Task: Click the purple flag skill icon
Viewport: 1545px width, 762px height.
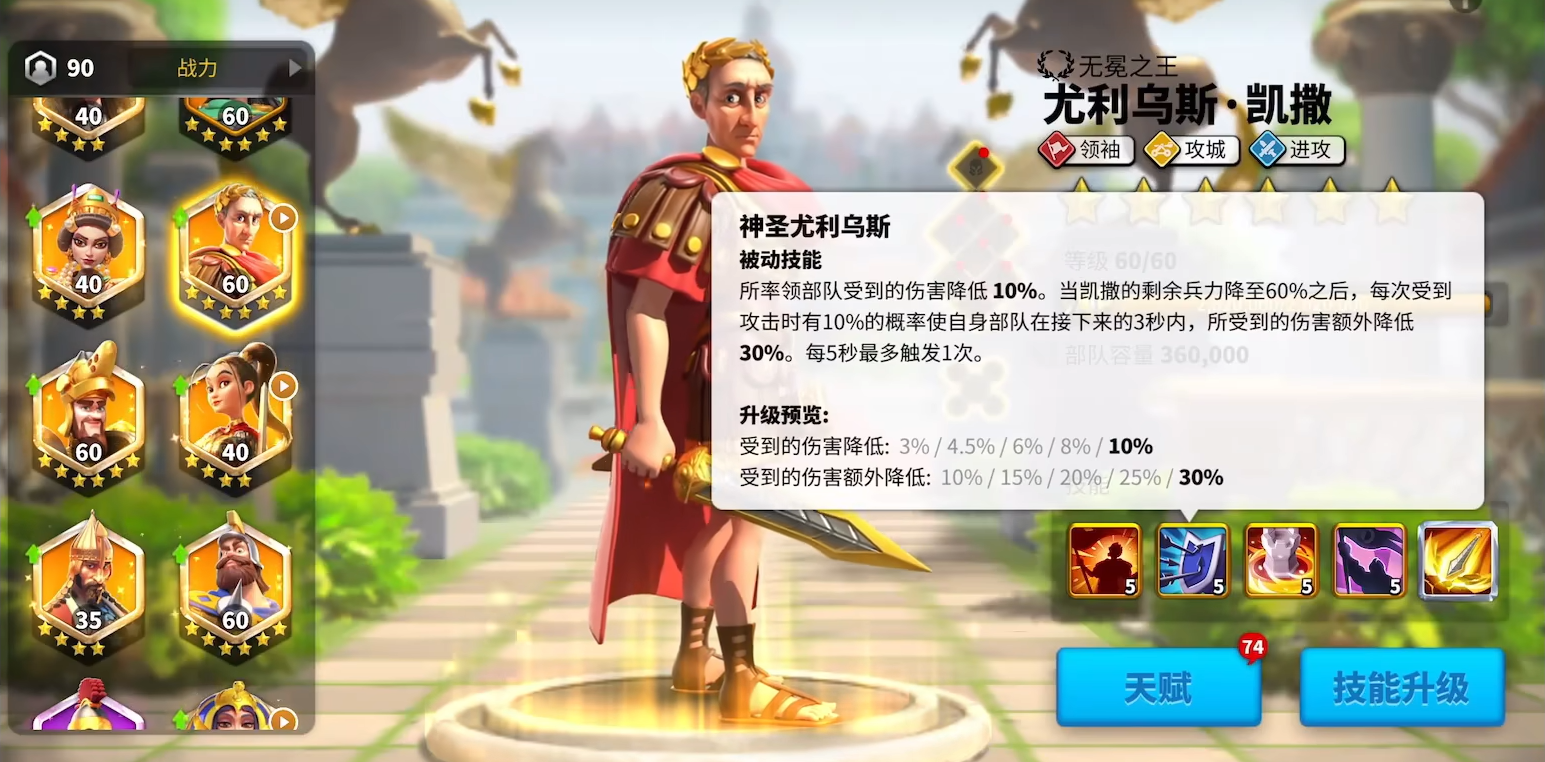Action: pos(1369,561)
